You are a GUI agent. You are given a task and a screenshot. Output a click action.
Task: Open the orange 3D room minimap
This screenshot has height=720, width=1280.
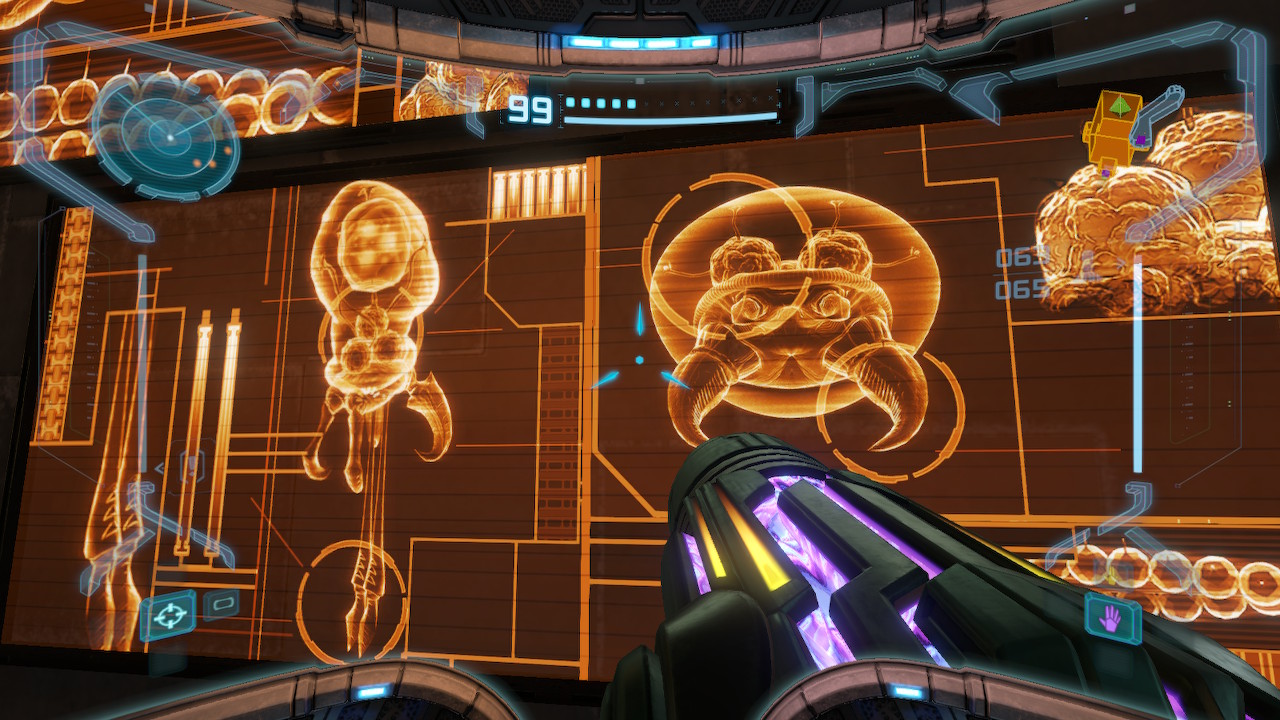click(1117, 131)
